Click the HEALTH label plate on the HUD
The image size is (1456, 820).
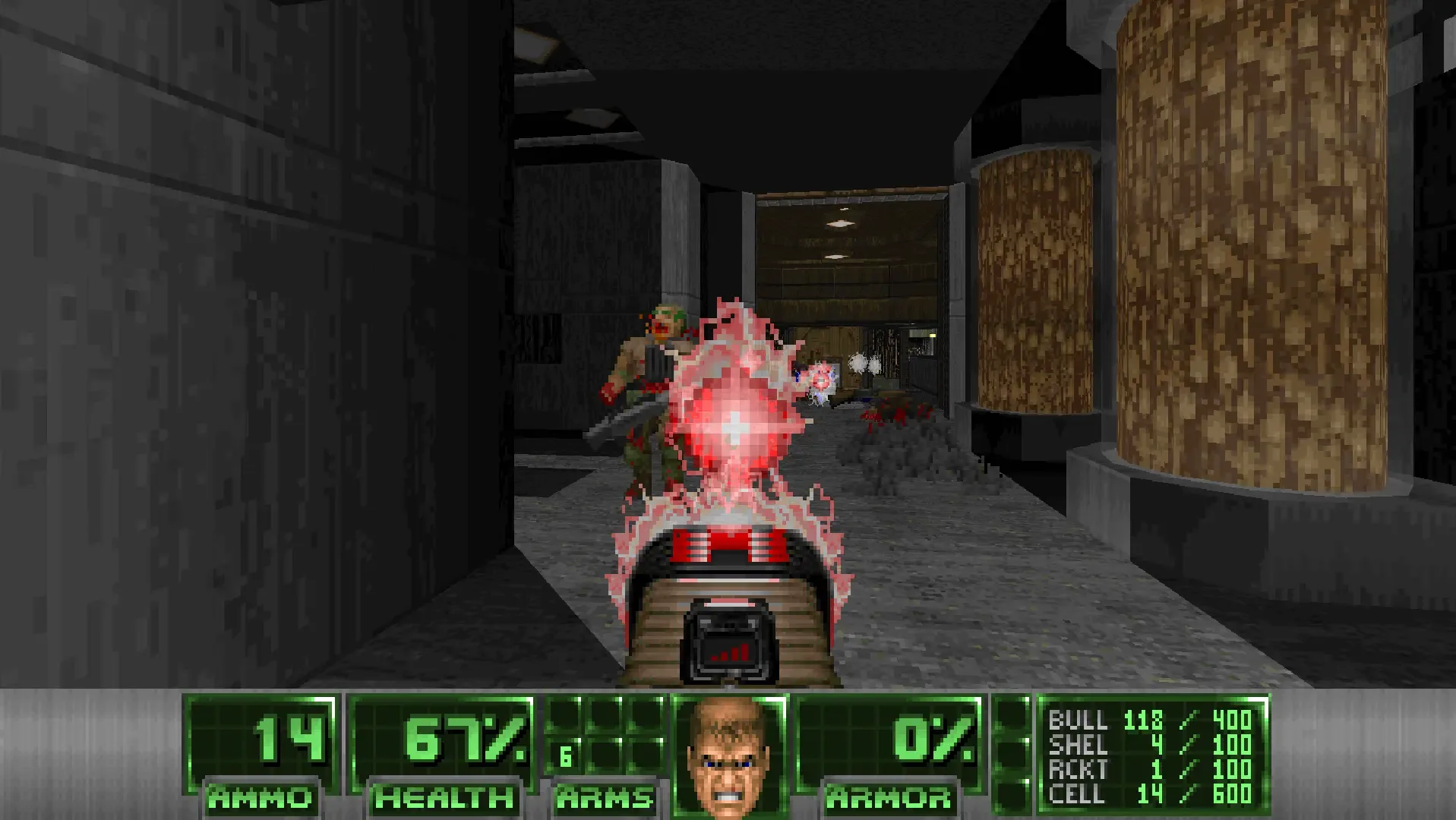point(444,797)
